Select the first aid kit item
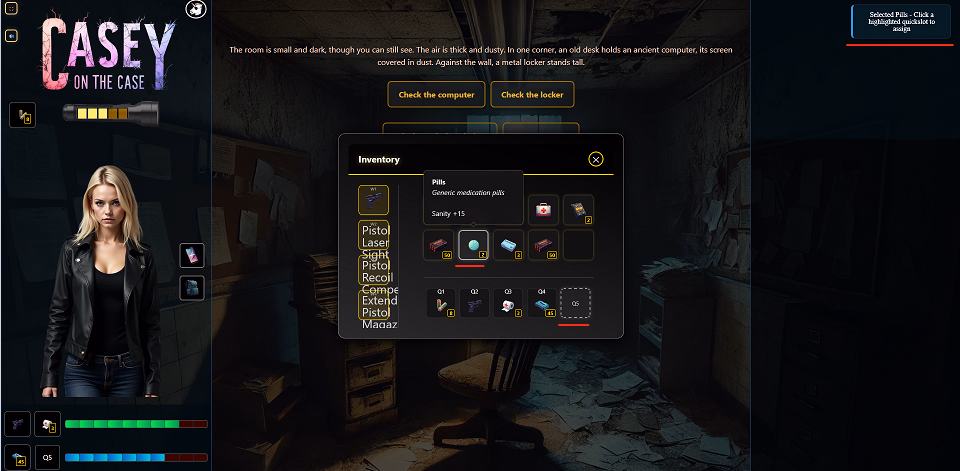This screenshot has height=471, width=960. [543, 210]
